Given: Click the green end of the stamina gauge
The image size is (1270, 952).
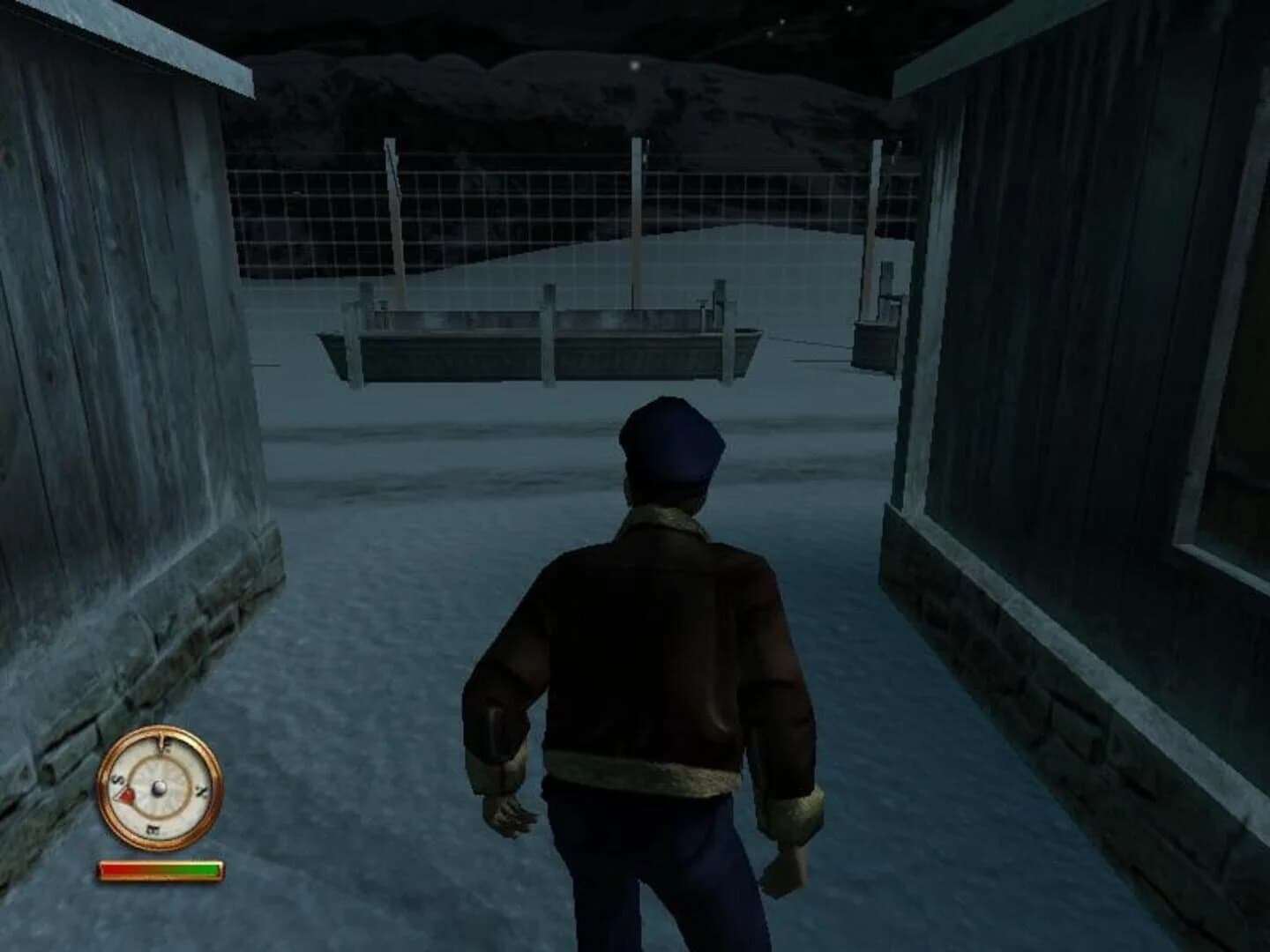Looking at the screenshot, I should coord(212,868).
